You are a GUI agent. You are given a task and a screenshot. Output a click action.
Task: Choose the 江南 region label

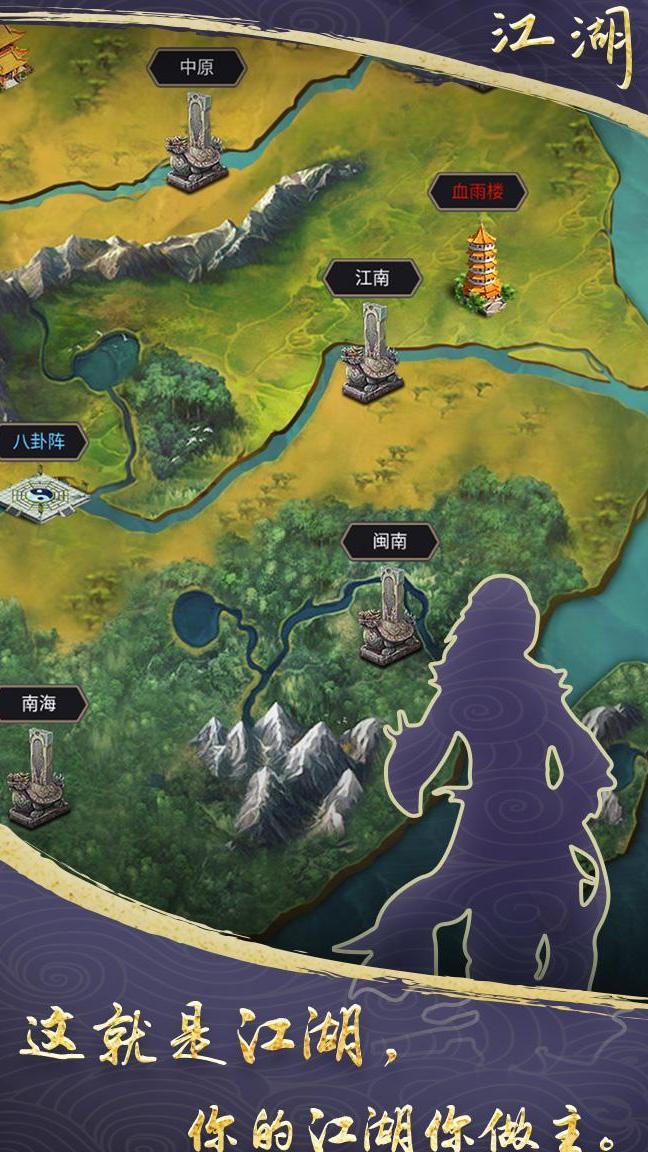pos(372,278)
